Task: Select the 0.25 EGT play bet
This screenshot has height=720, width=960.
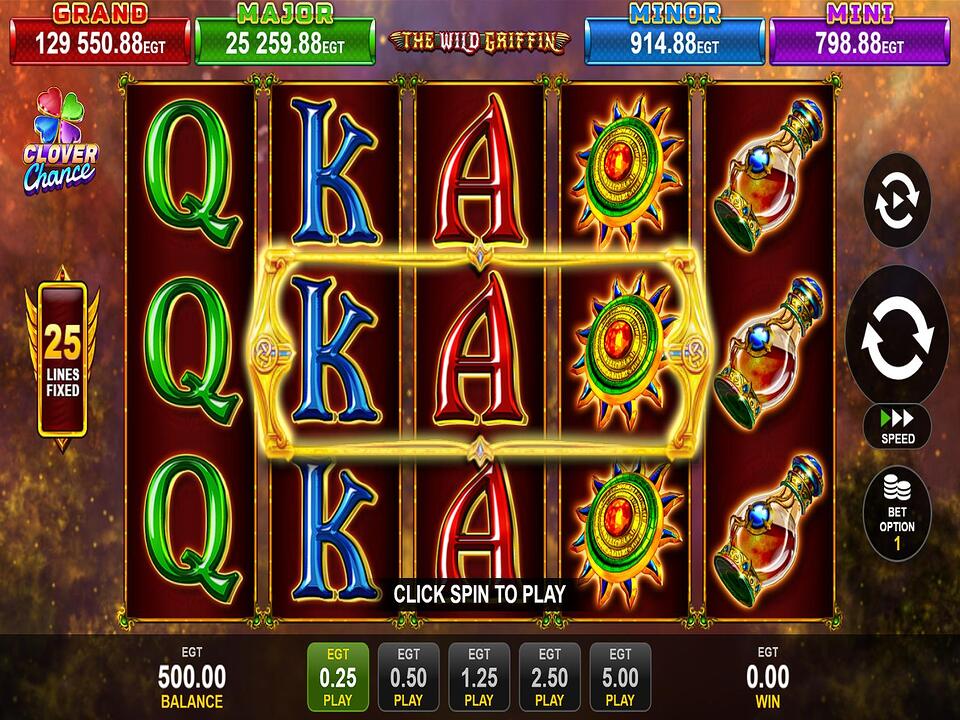Action: tap(338, 676)
